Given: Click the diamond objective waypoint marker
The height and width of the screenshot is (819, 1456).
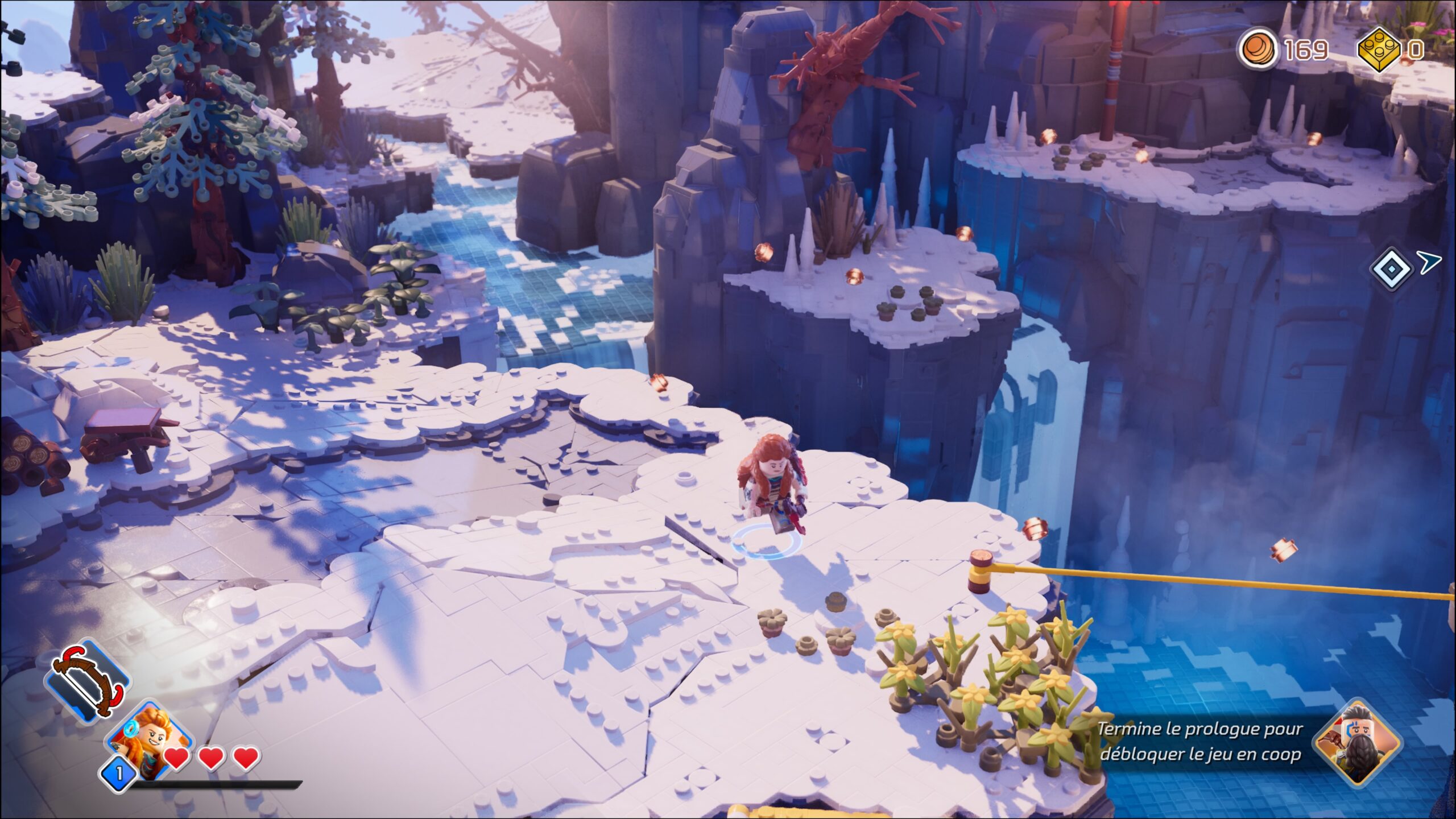Looking at the screenshot, I should [1391, 267].
